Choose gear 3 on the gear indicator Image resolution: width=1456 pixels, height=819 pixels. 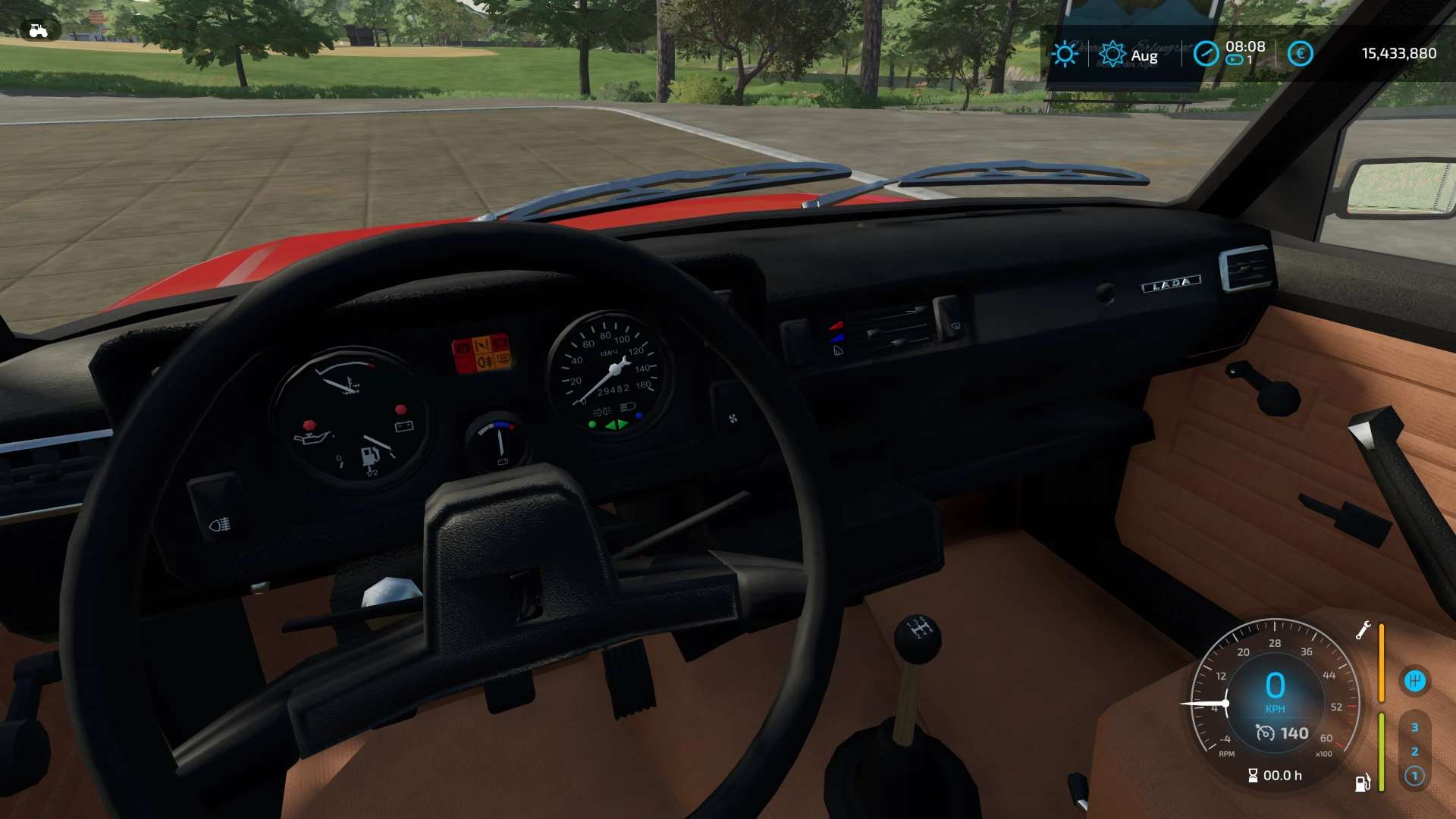(1414, 727)
